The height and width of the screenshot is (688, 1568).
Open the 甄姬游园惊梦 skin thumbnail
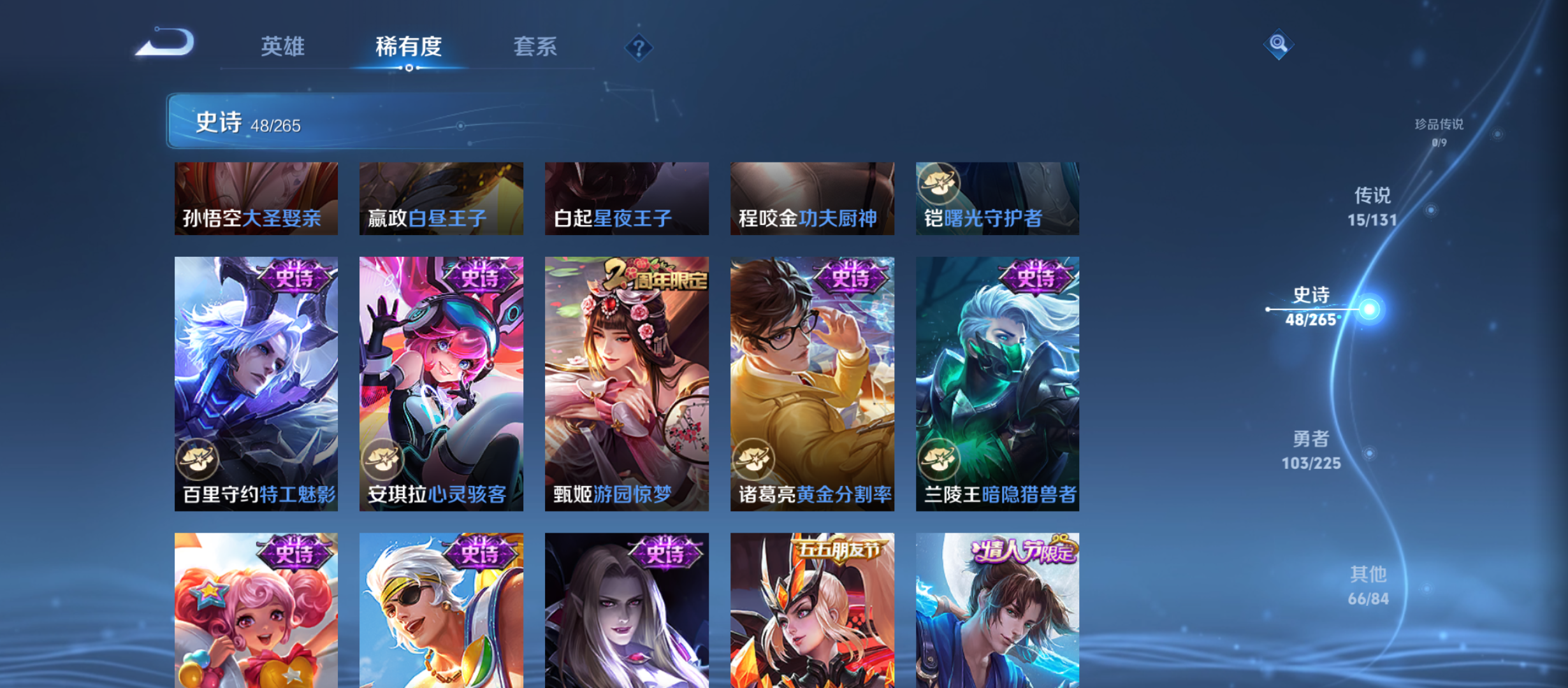pyautogui.click(x=627, y=382)
